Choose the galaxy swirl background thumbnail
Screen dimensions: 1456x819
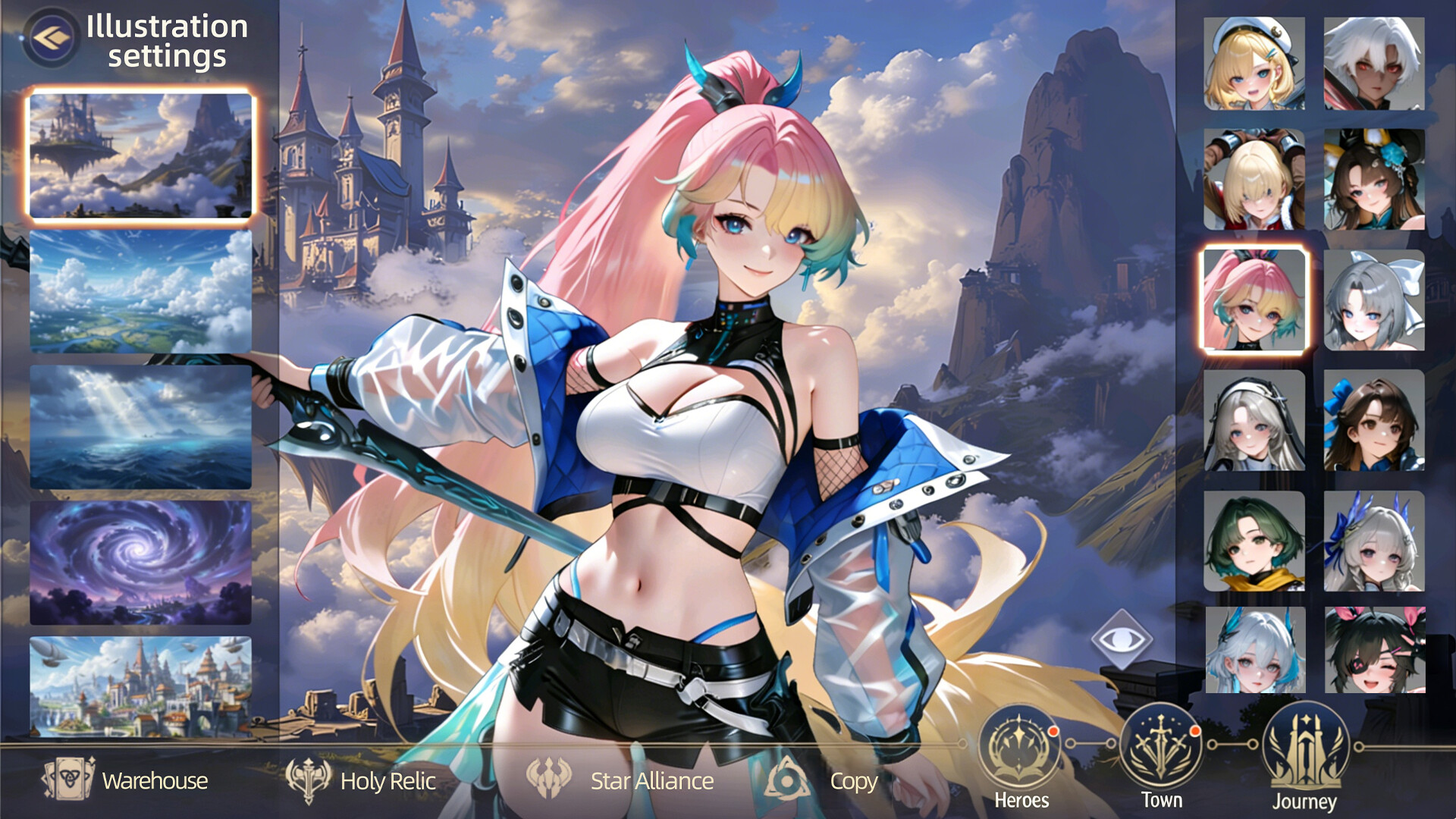(140, 562)
